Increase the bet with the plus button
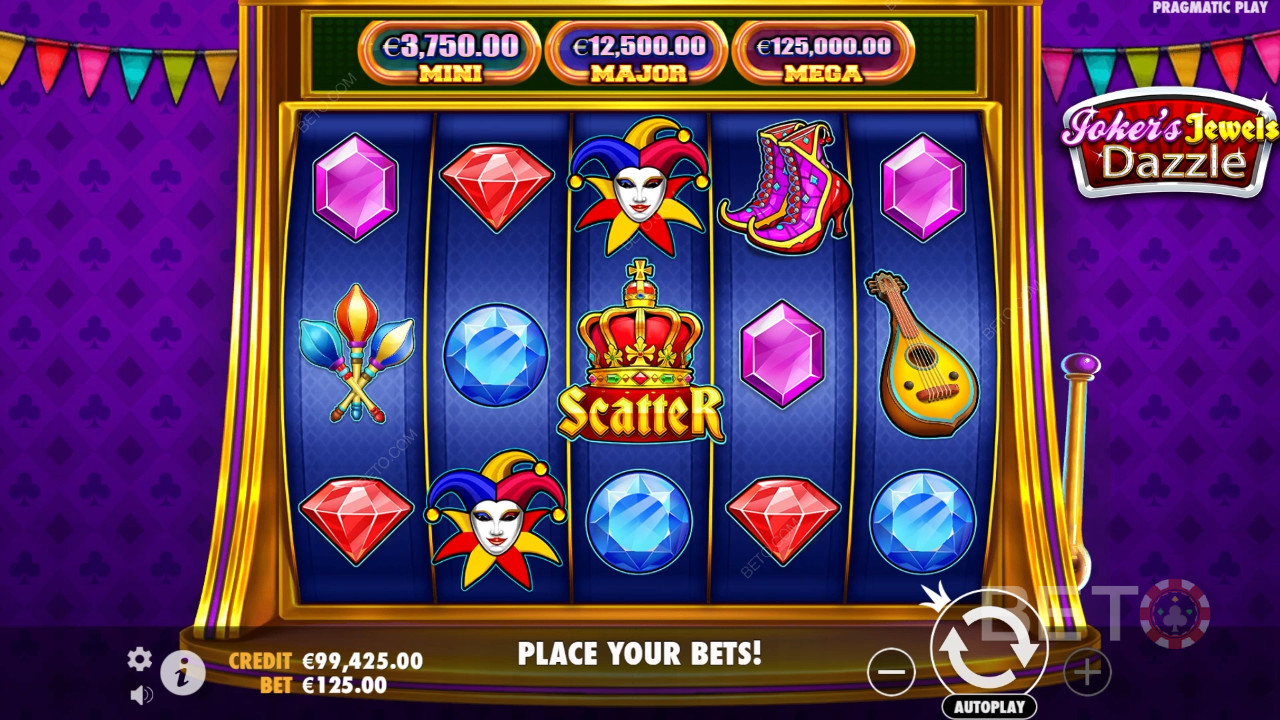This screenshot has width=1280, height=720. point(1087,671)
